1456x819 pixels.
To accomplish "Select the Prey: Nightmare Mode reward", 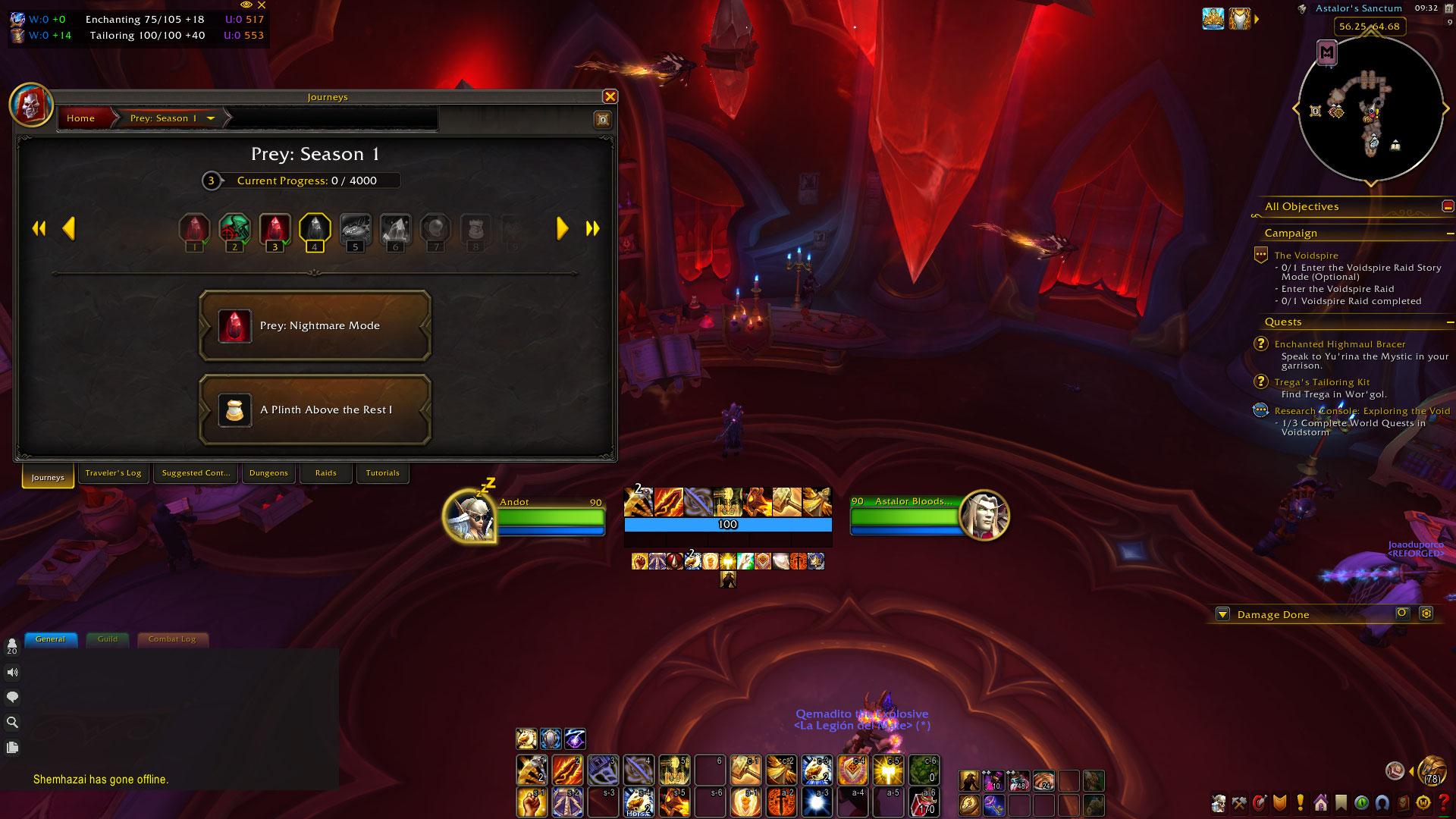I will point(315,326).
